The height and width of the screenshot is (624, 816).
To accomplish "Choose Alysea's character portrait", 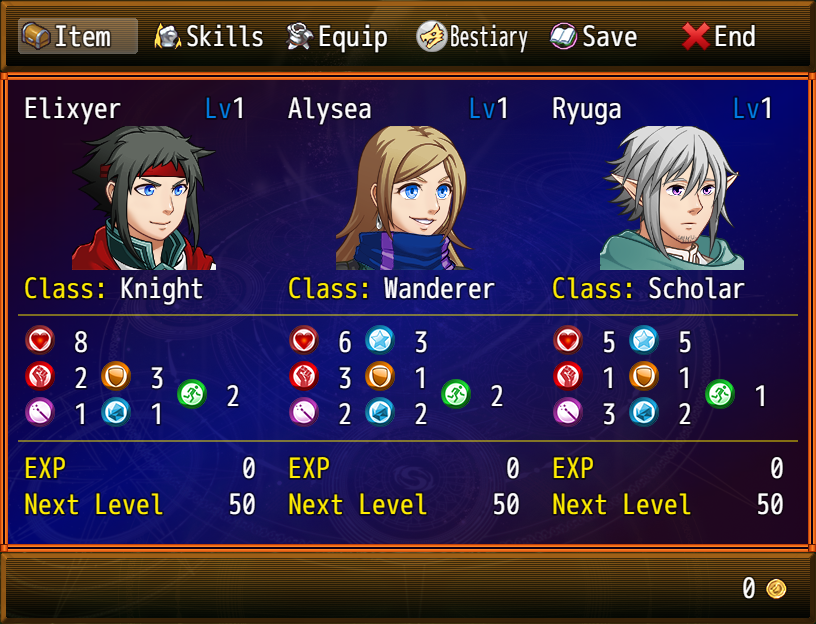I will pyautogui.click(x=408, y=198).
